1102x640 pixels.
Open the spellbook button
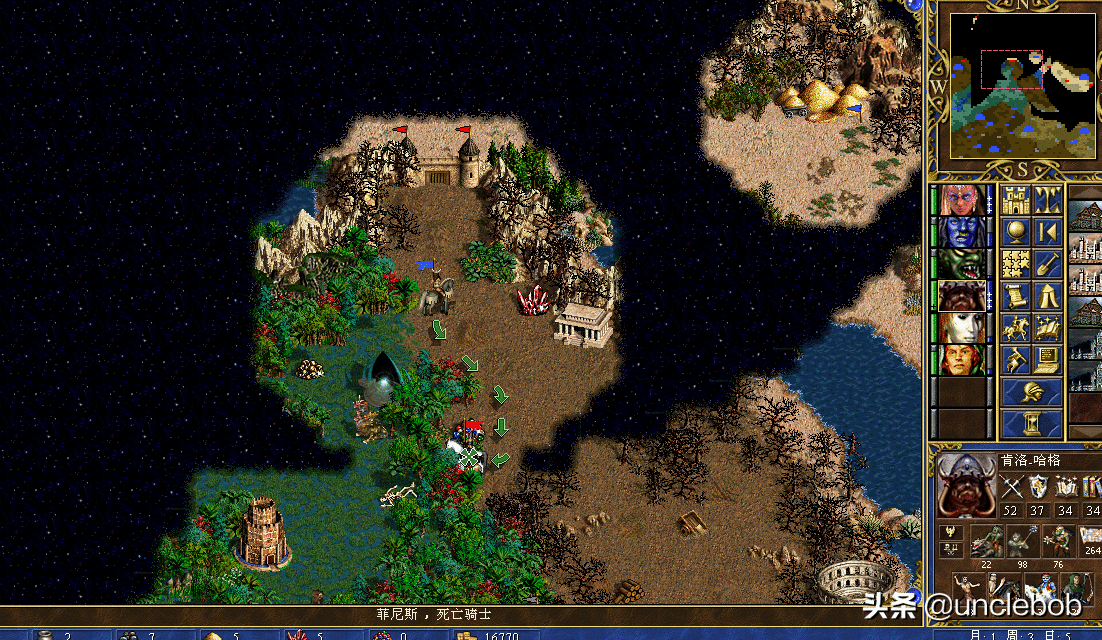(x=1048, y=327)
